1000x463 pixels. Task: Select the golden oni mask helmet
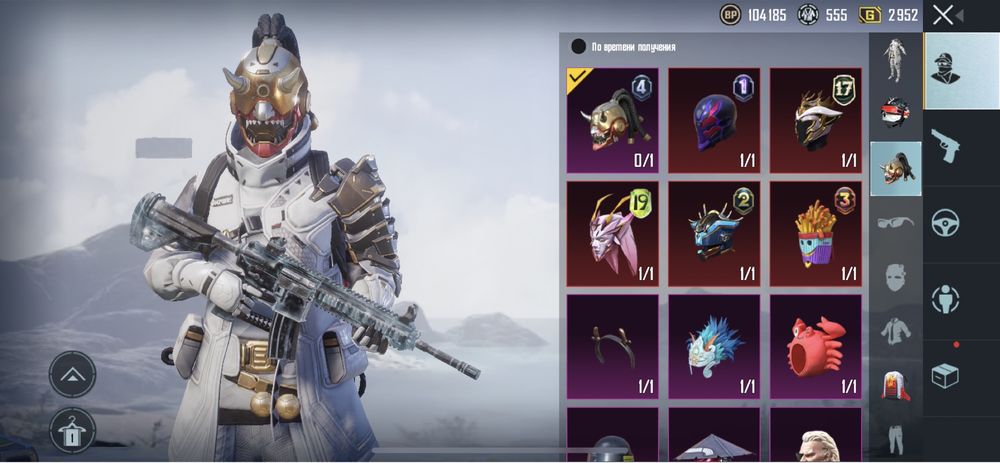[613, 120]
